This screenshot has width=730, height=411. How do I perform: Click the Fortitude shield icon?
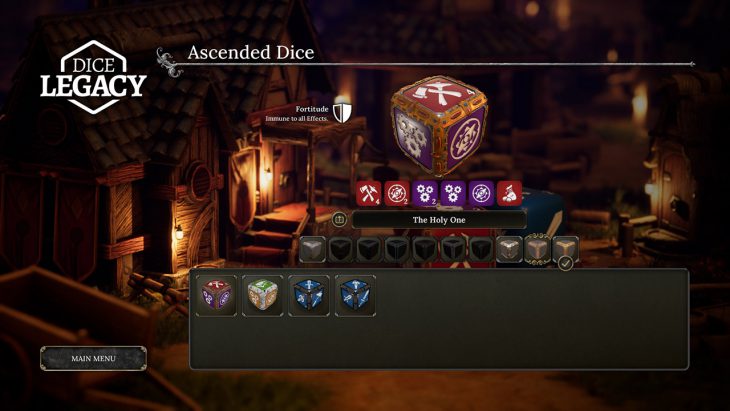click(x=342, y=112)
